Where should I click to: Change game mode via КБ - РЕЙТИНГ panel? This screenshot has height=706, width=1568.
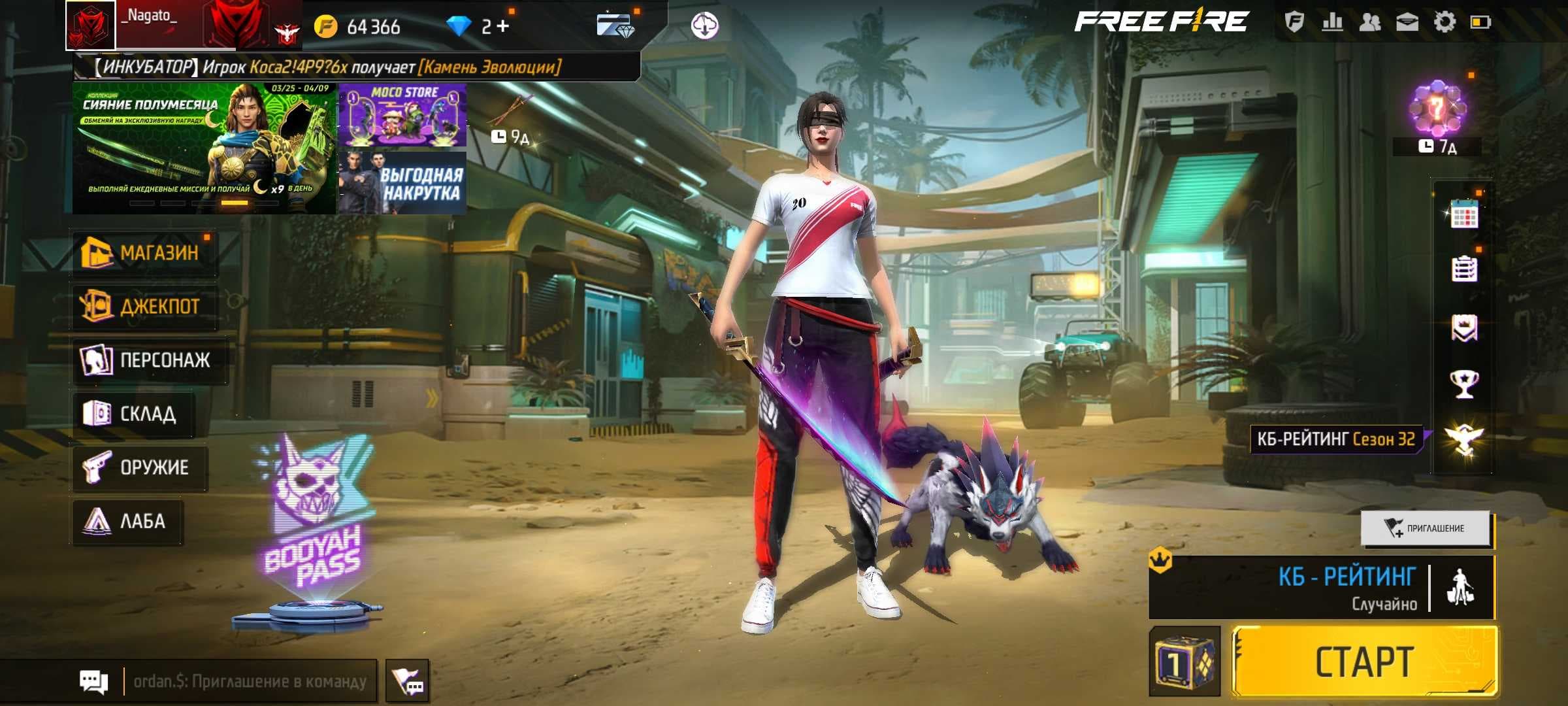tap(1320, 587)
